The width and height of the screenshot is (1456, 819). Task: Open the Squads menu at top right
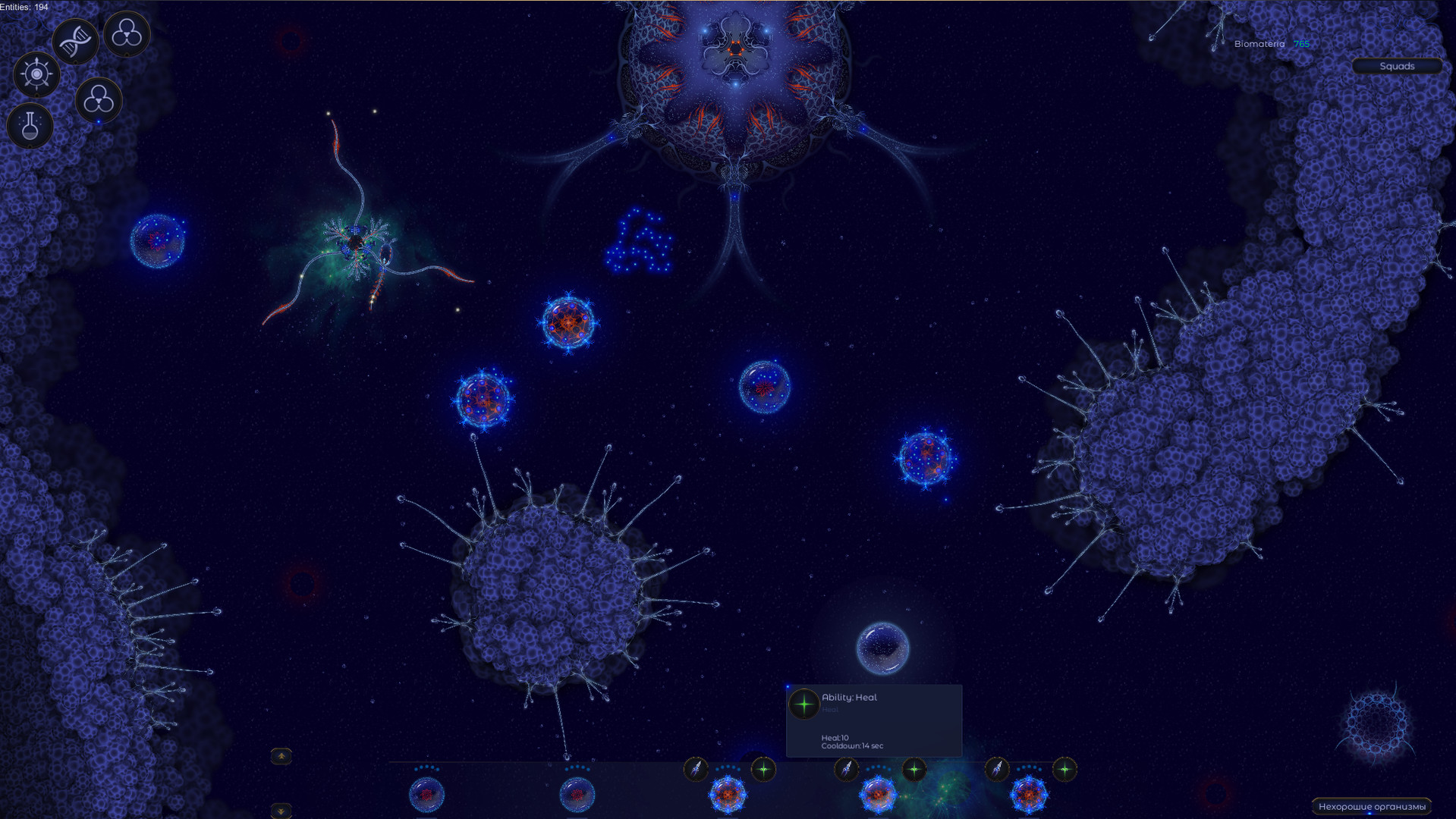click(1397, 66)
